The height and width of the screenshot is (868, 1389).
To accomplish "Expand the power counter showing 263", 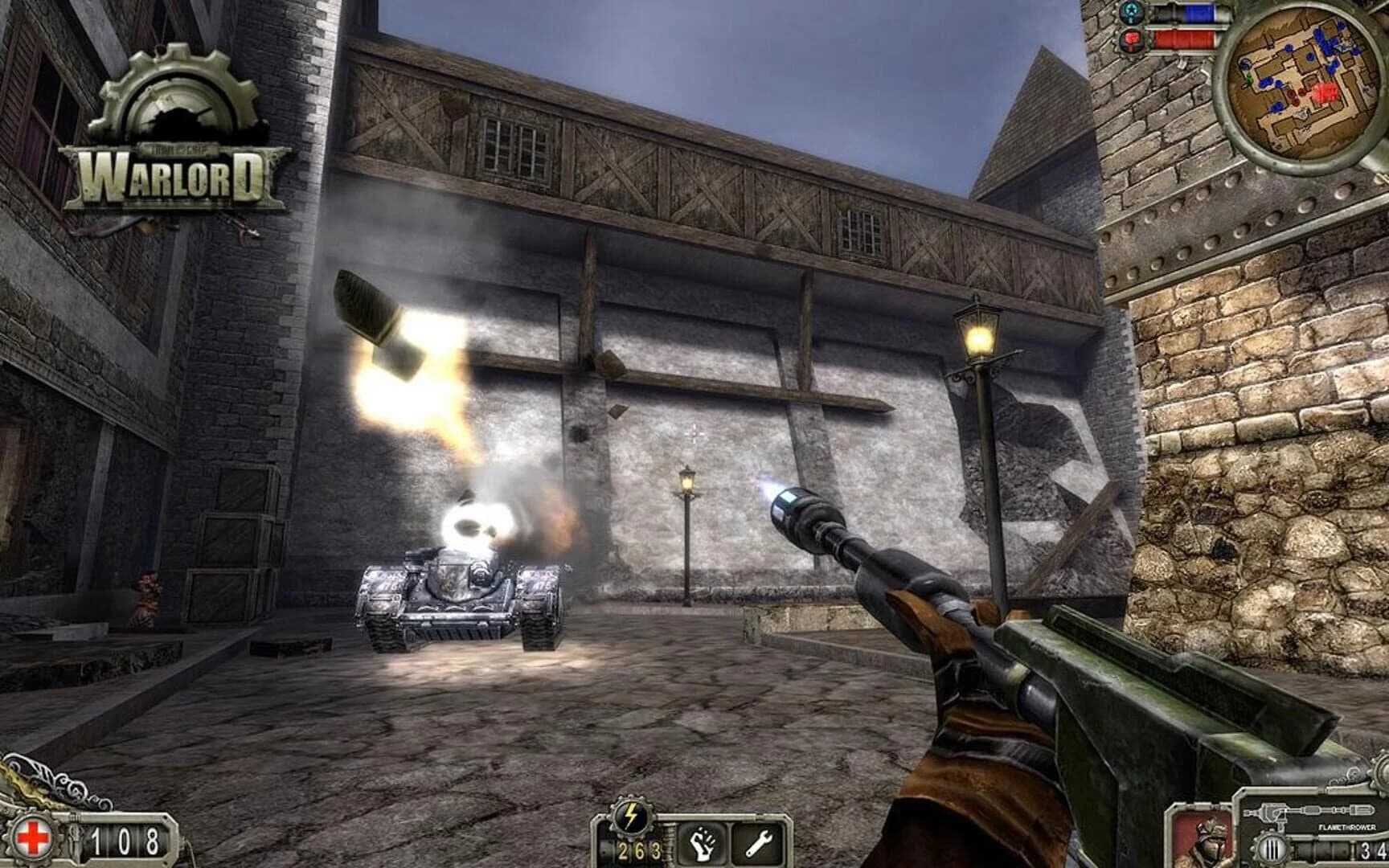I will pos(640,850).
